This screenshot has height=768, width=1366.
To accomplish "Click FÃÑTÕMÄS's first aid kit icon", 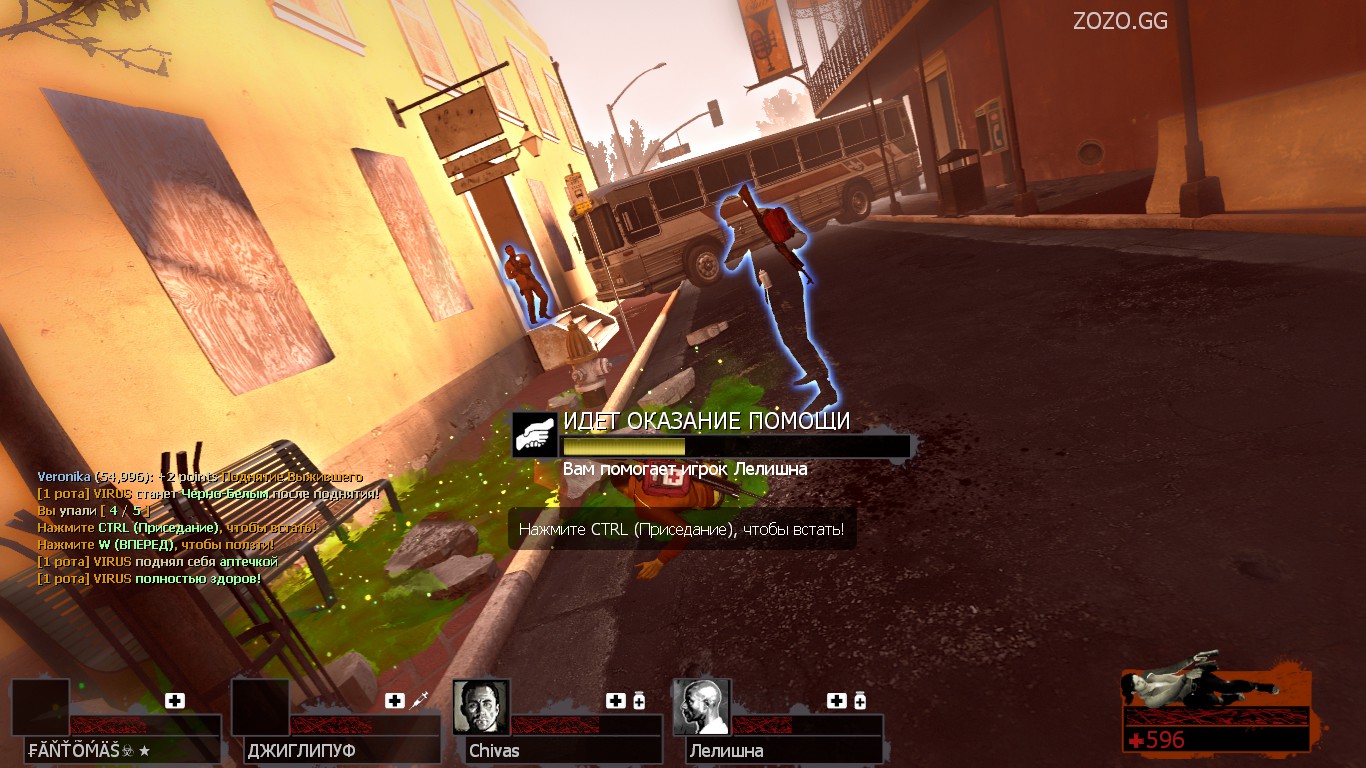I will [x=175, y=701].
